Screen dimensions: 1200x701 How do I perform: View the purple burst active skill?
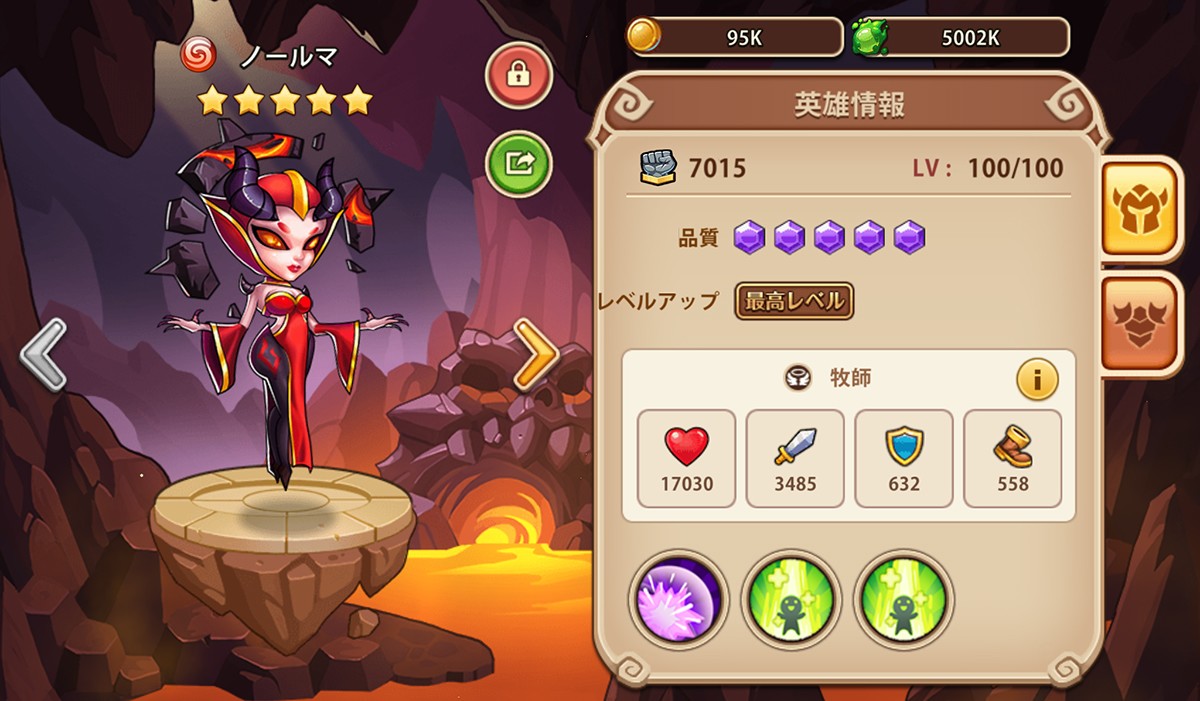679,600
